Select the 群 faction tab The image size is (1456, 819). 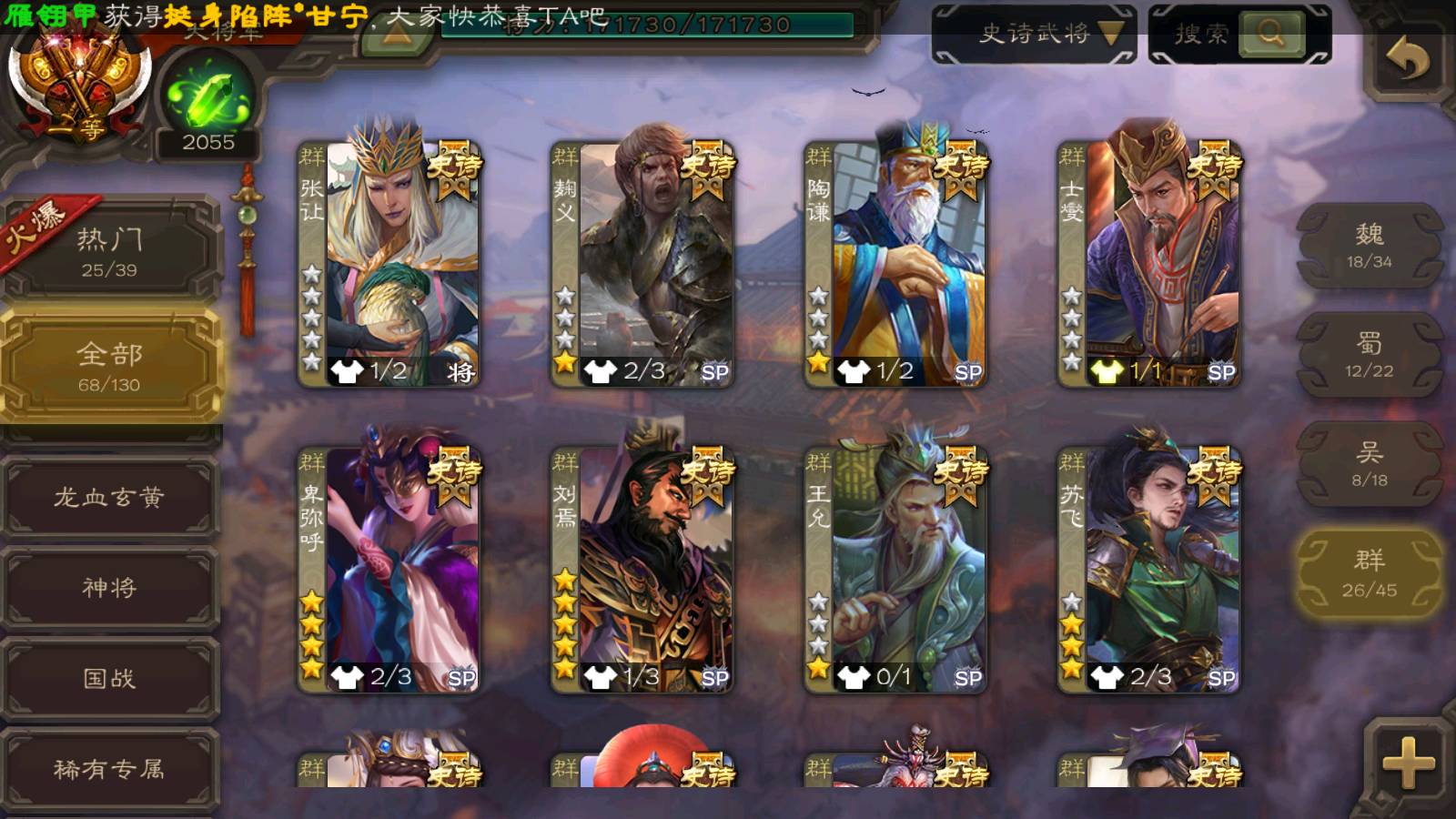(1369, 573)
